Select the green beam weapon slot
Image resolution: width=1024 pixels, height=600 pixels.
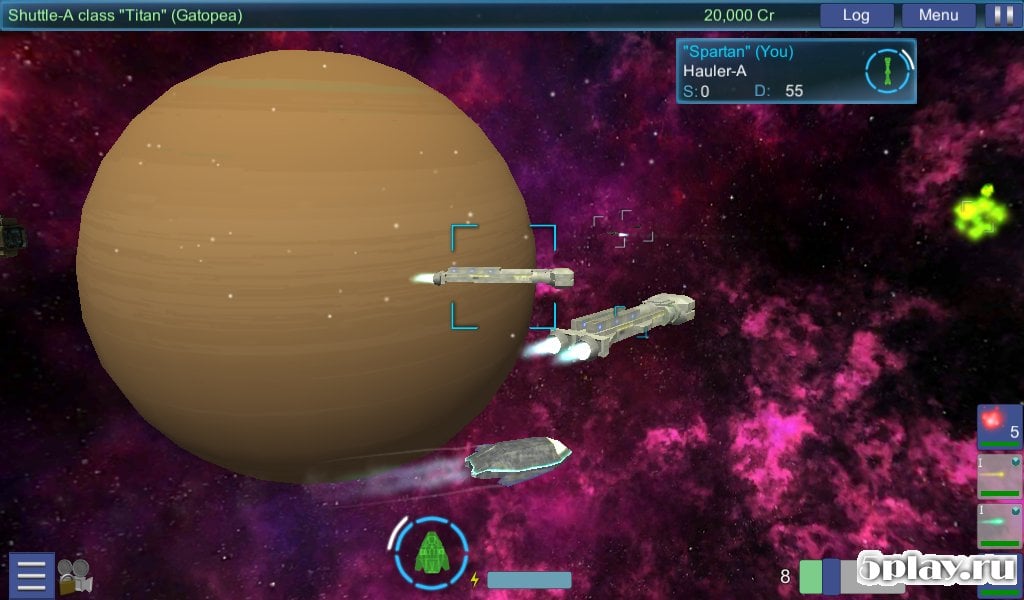[x=999, y=525]
